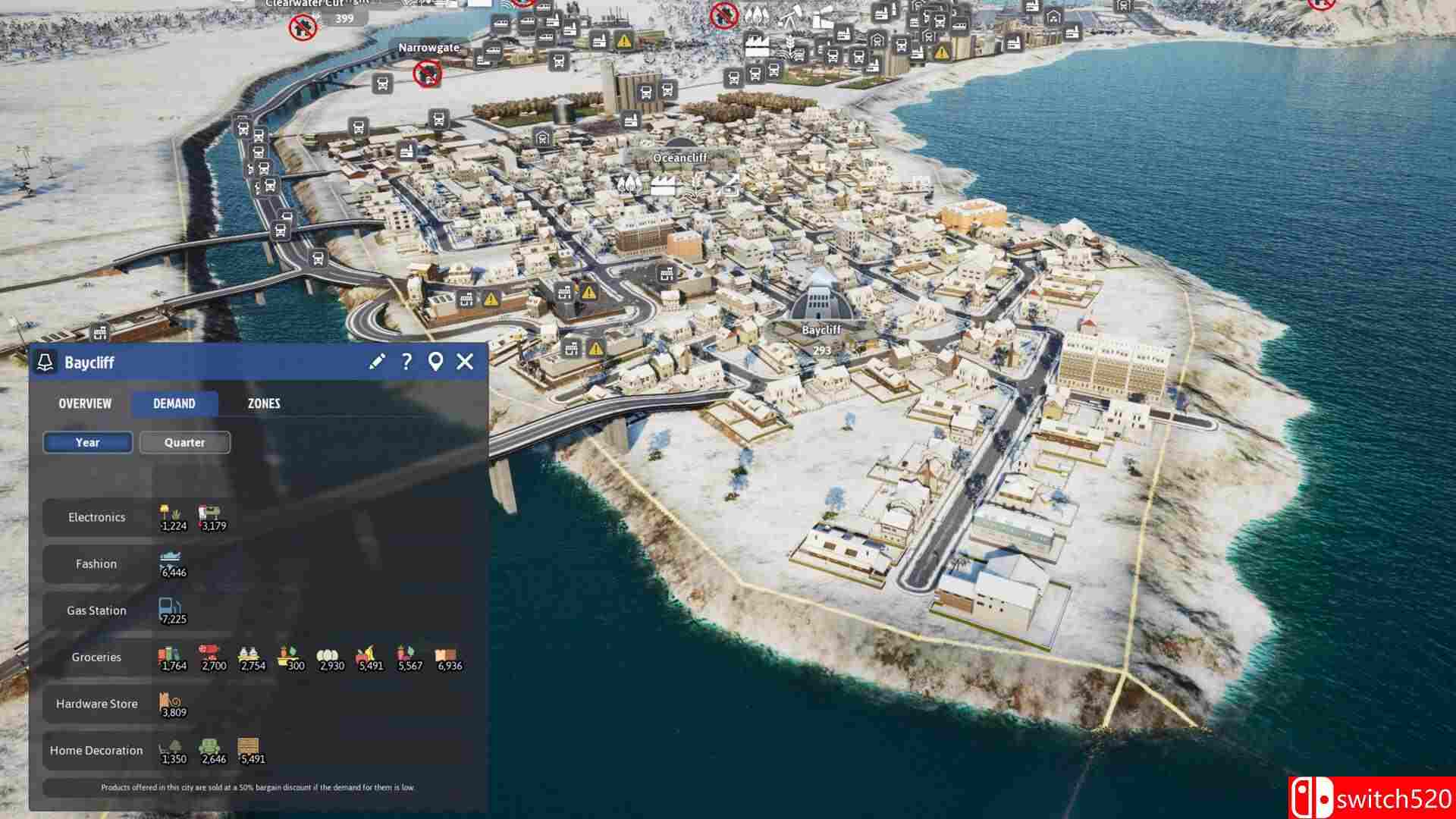Viewport: 1456px width, 819px height.
Task: Expand the Home Decoration demand row
Action: 97,750
